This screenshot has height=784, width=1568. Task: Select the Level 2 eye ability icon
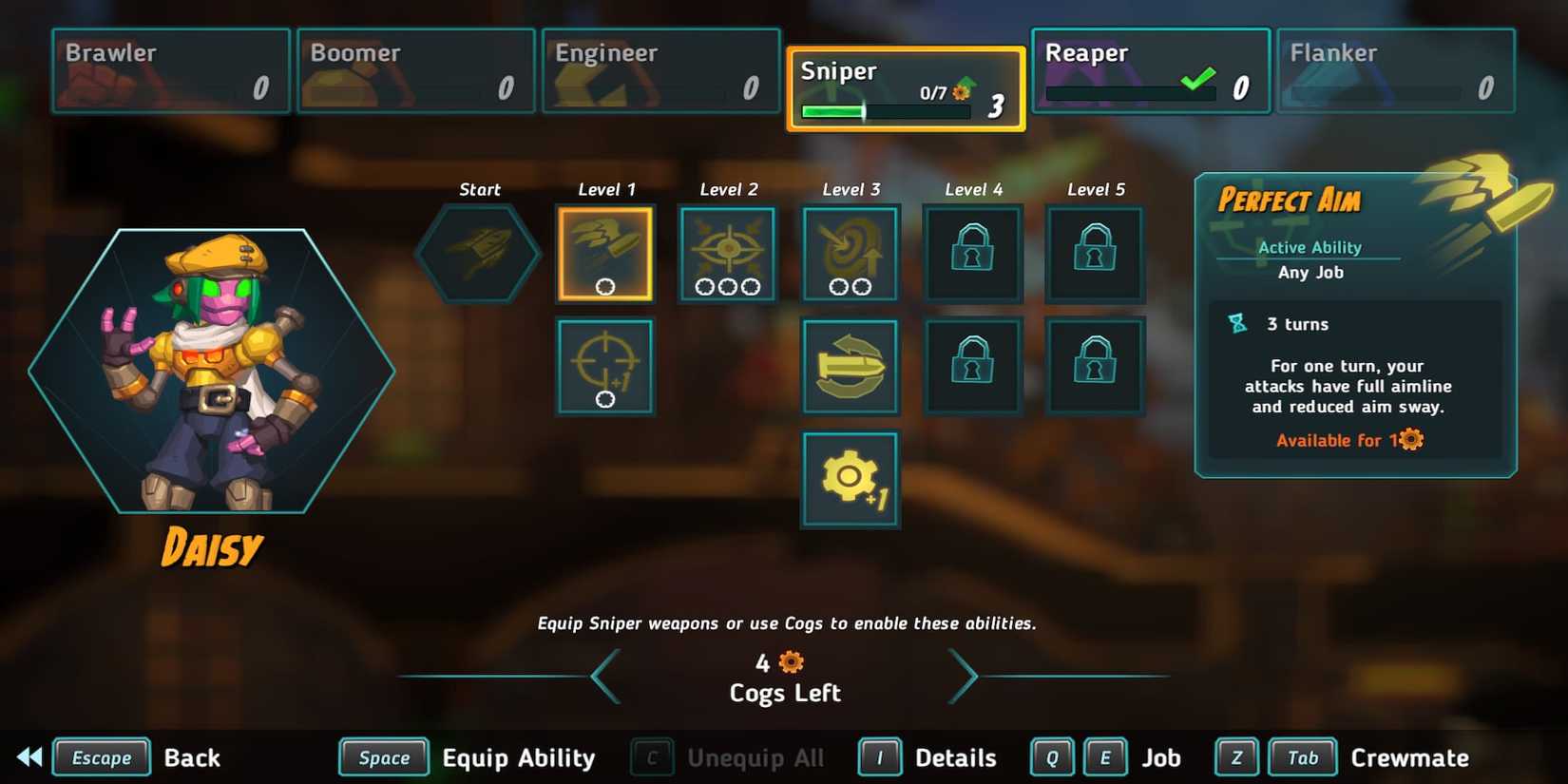[x=727, y=252]
